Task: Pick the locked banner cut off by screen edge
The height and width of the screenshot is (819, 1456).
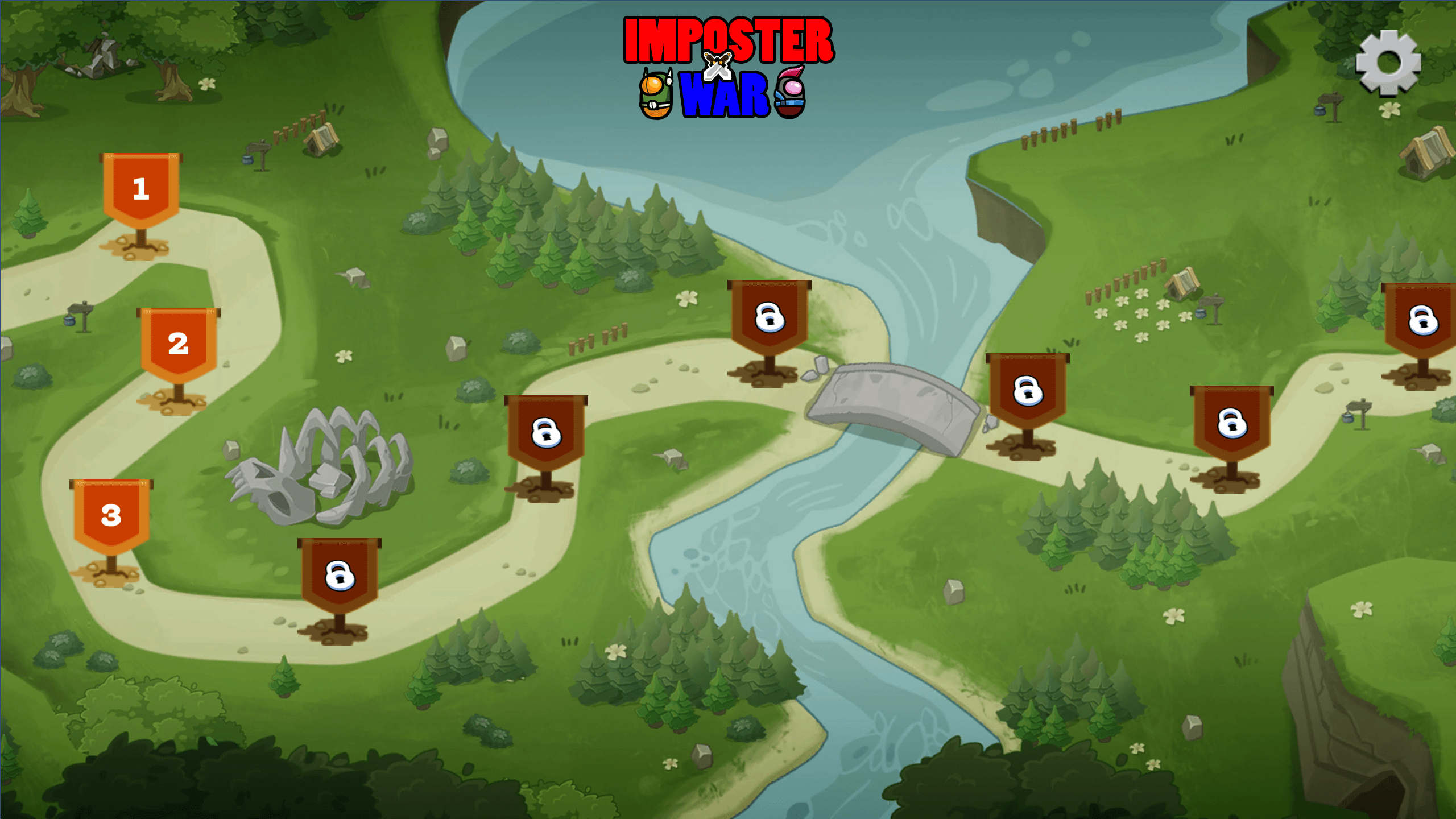Action: (1421, 321)
